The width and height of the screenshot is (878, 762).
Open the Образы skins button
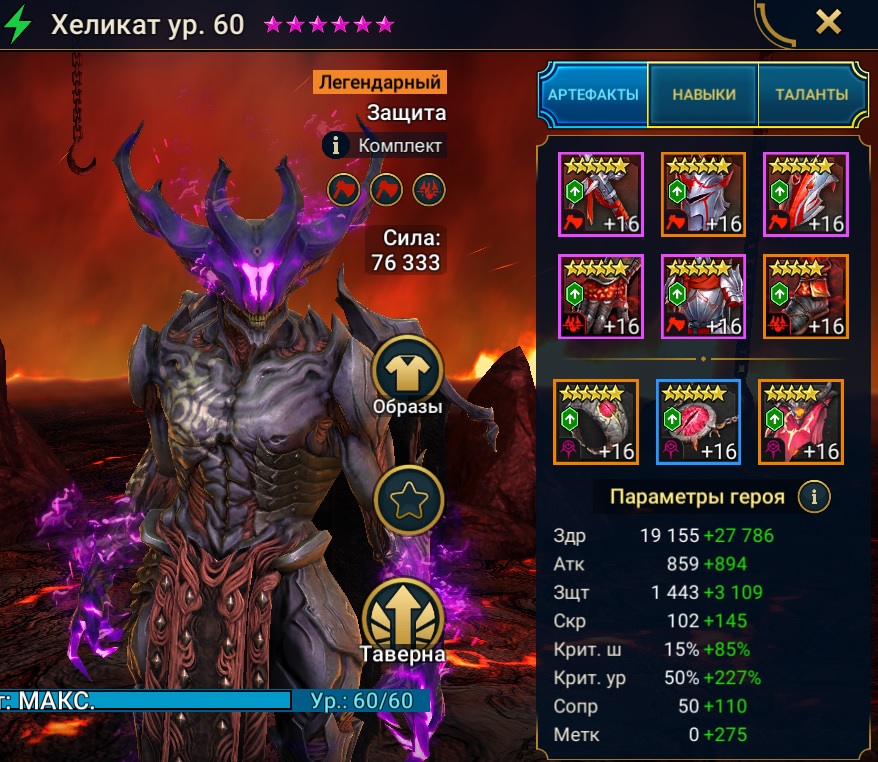point(407,371)
